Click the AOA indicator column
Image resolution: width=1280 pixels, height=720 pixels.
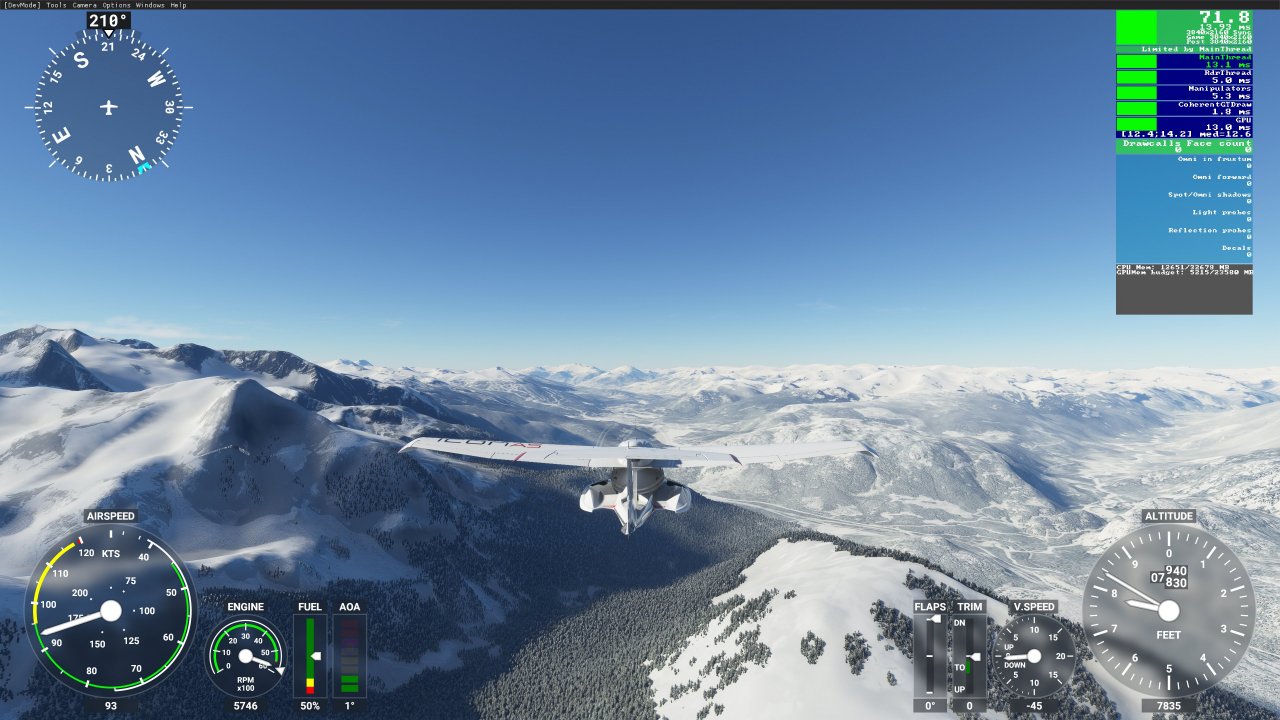tap(348, 655)
